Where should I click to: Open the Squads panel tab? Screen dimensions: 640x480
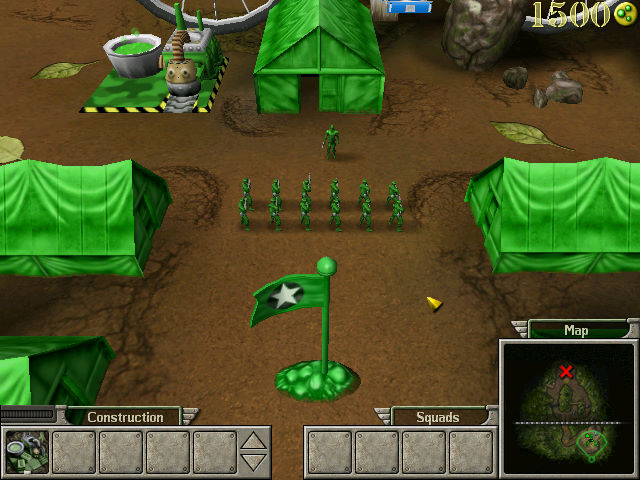point(437,417)
